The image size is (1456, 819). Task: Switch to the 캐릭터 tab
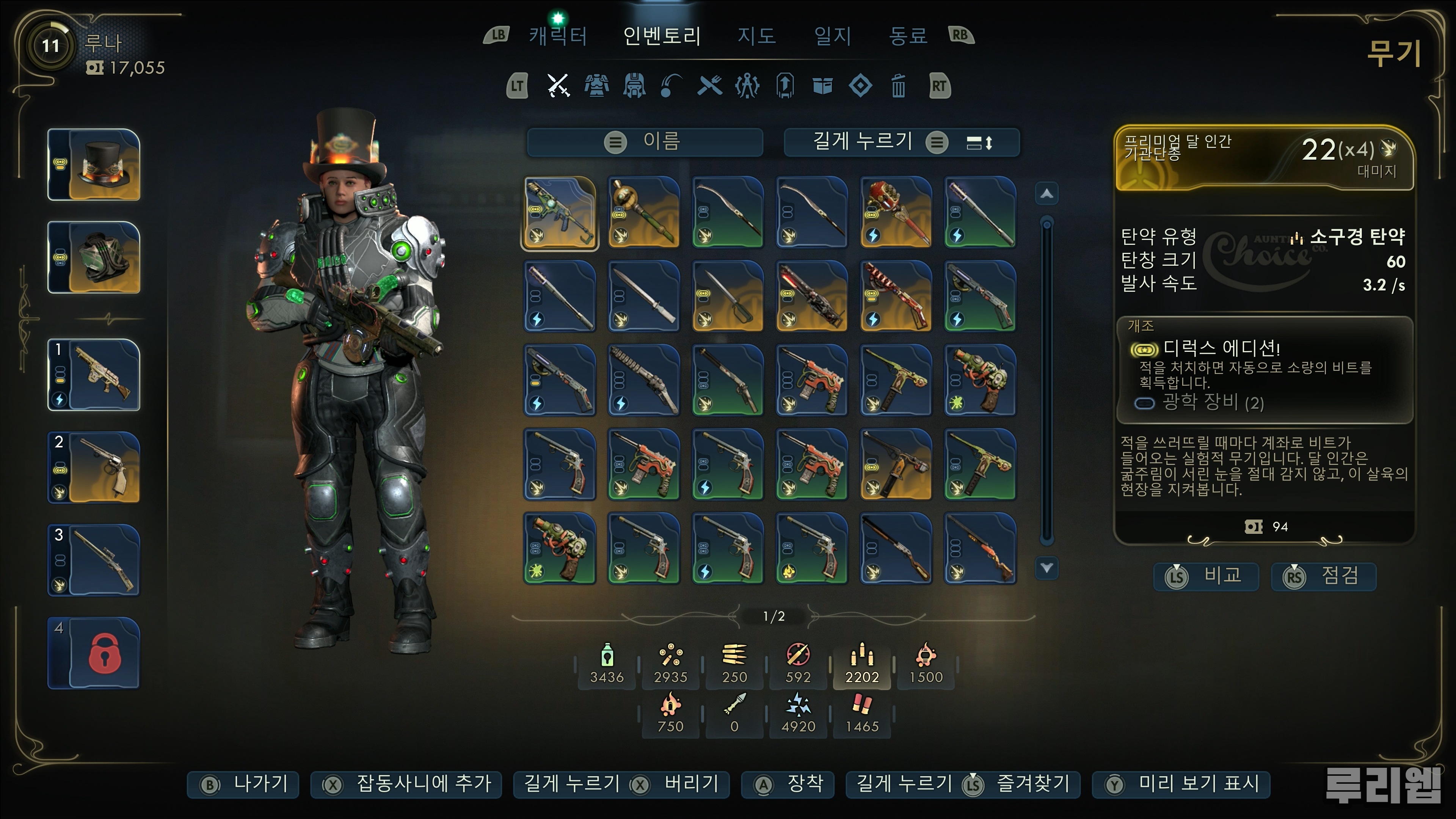coord(558,36)
